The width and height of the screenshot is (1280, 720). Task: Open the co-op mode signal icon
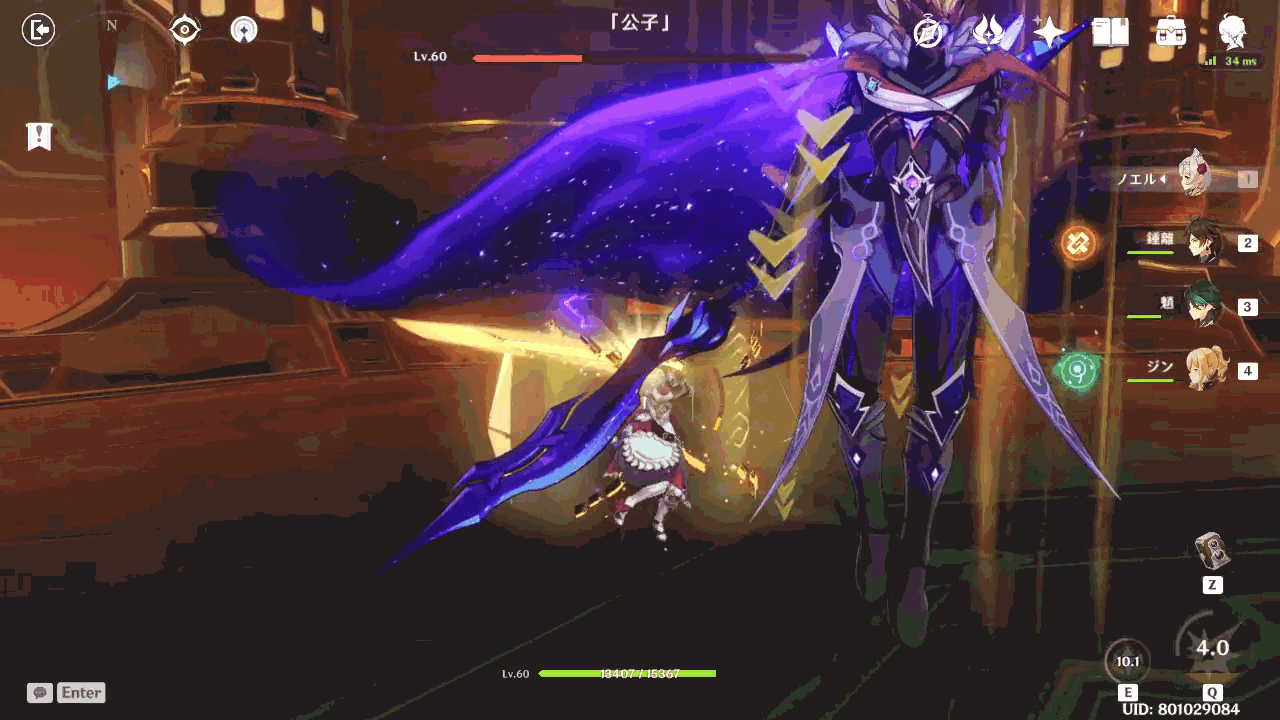(x=243, y=30)
